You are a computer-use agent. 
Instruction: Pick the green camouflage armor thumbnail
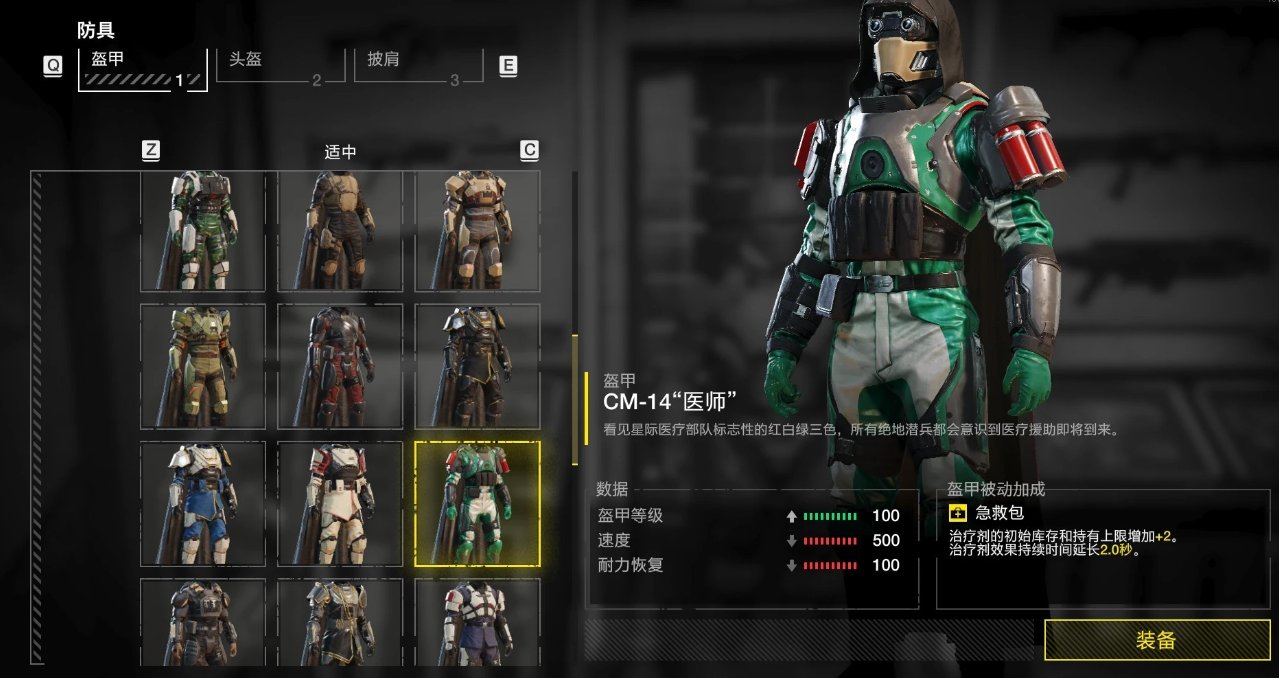tap(203, 231)
